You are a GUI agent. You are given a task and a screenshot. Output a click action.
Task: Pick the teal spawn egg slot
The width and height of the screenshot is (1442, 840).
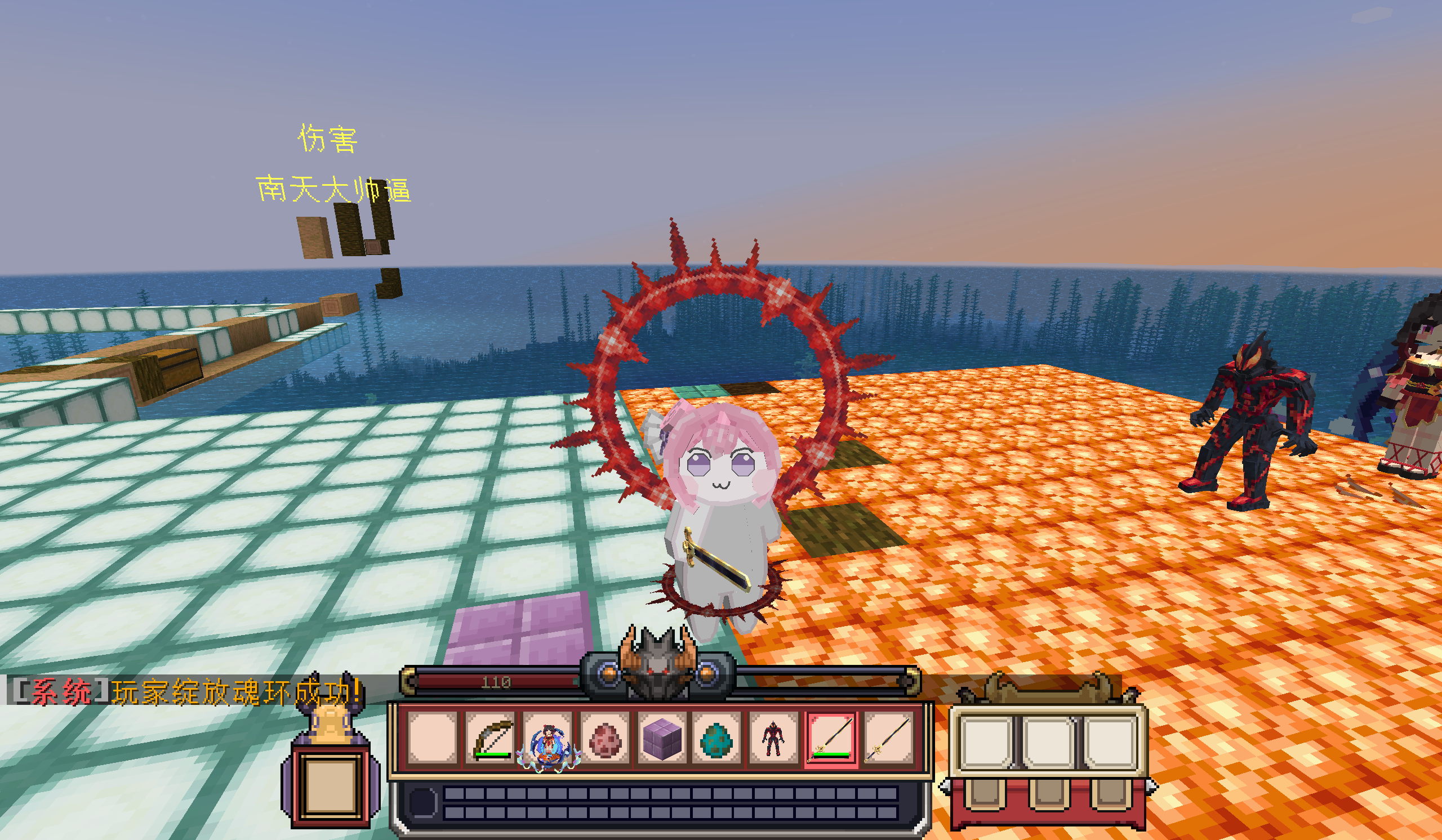pos(717,739)
